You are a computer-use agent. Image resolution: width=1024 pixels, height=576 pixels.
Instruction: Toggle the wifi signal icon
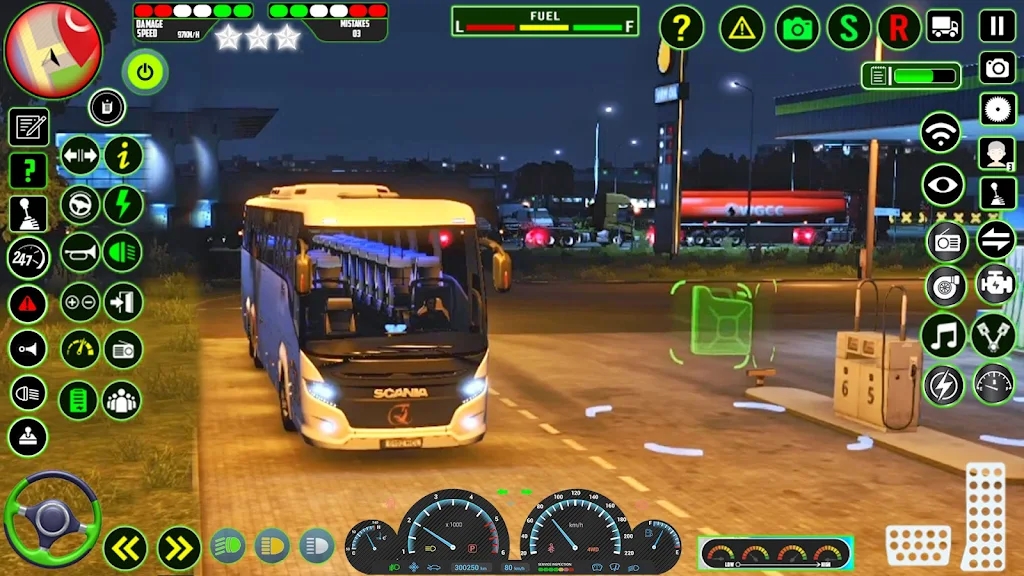pyautogui.click(x=941, y=133)
